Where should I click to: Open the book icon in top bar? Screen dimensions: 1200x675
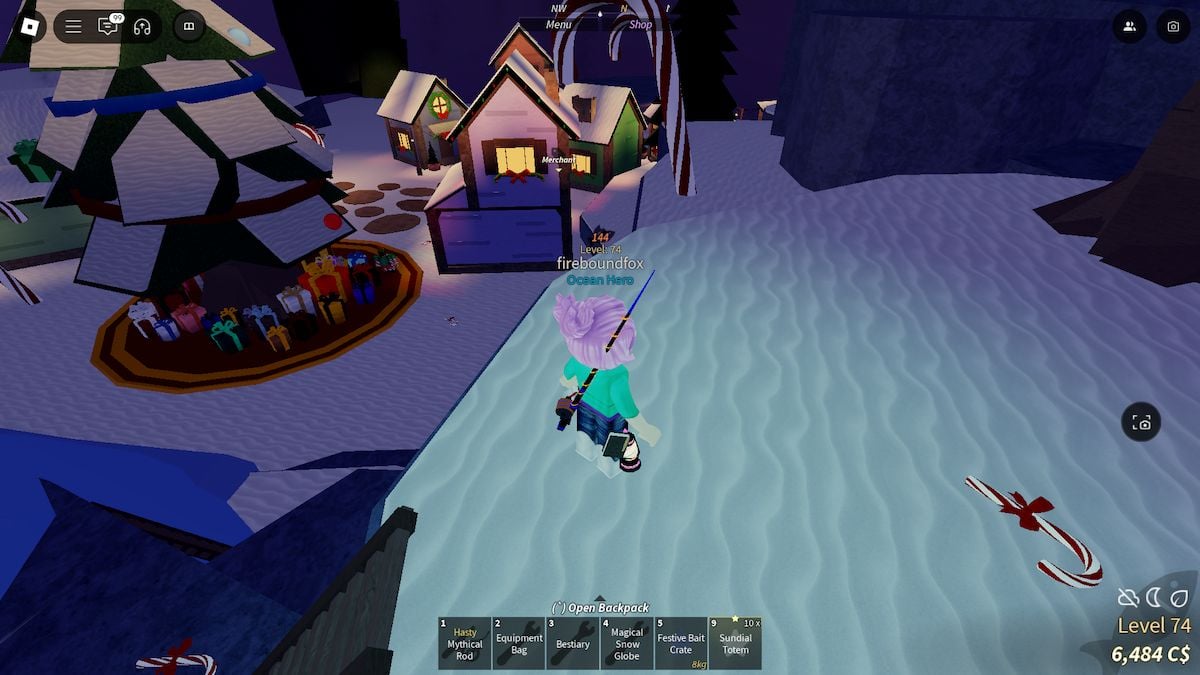click(x=189, y=27)
